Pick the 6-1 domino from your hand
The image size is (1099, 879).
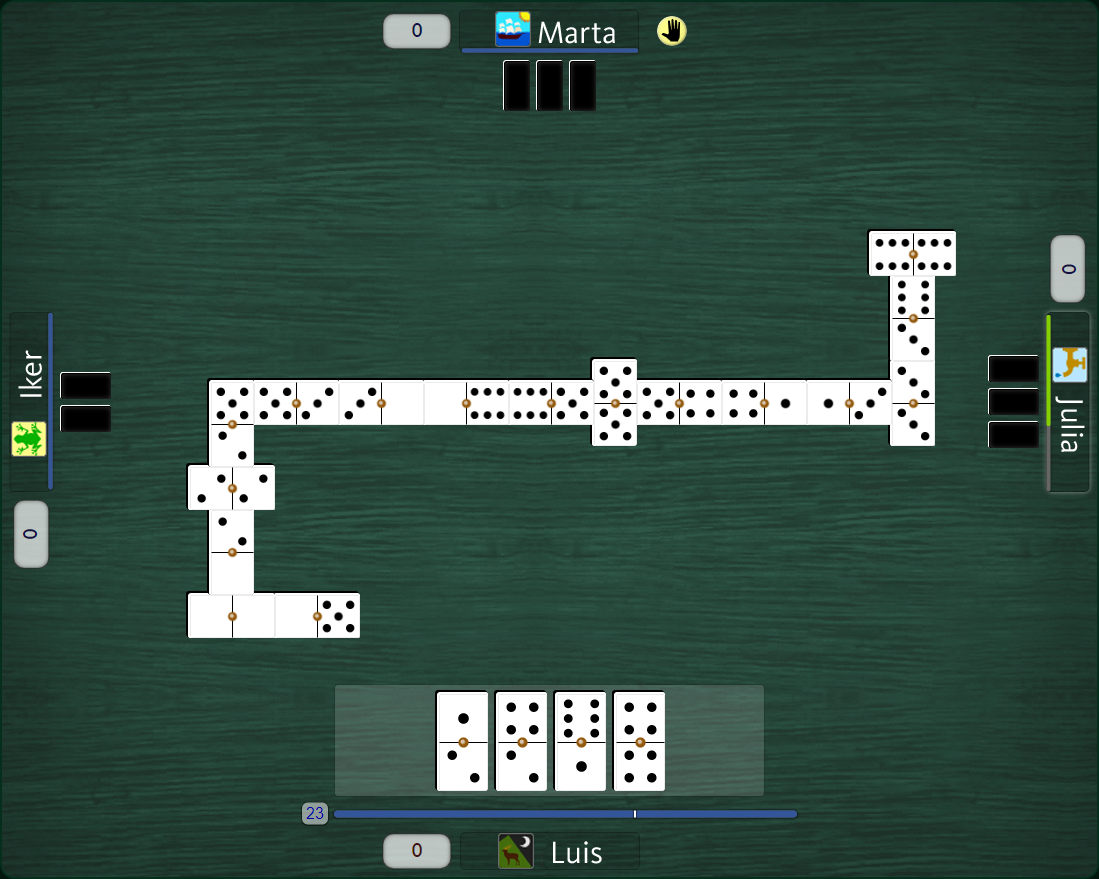tap(580, 741)
